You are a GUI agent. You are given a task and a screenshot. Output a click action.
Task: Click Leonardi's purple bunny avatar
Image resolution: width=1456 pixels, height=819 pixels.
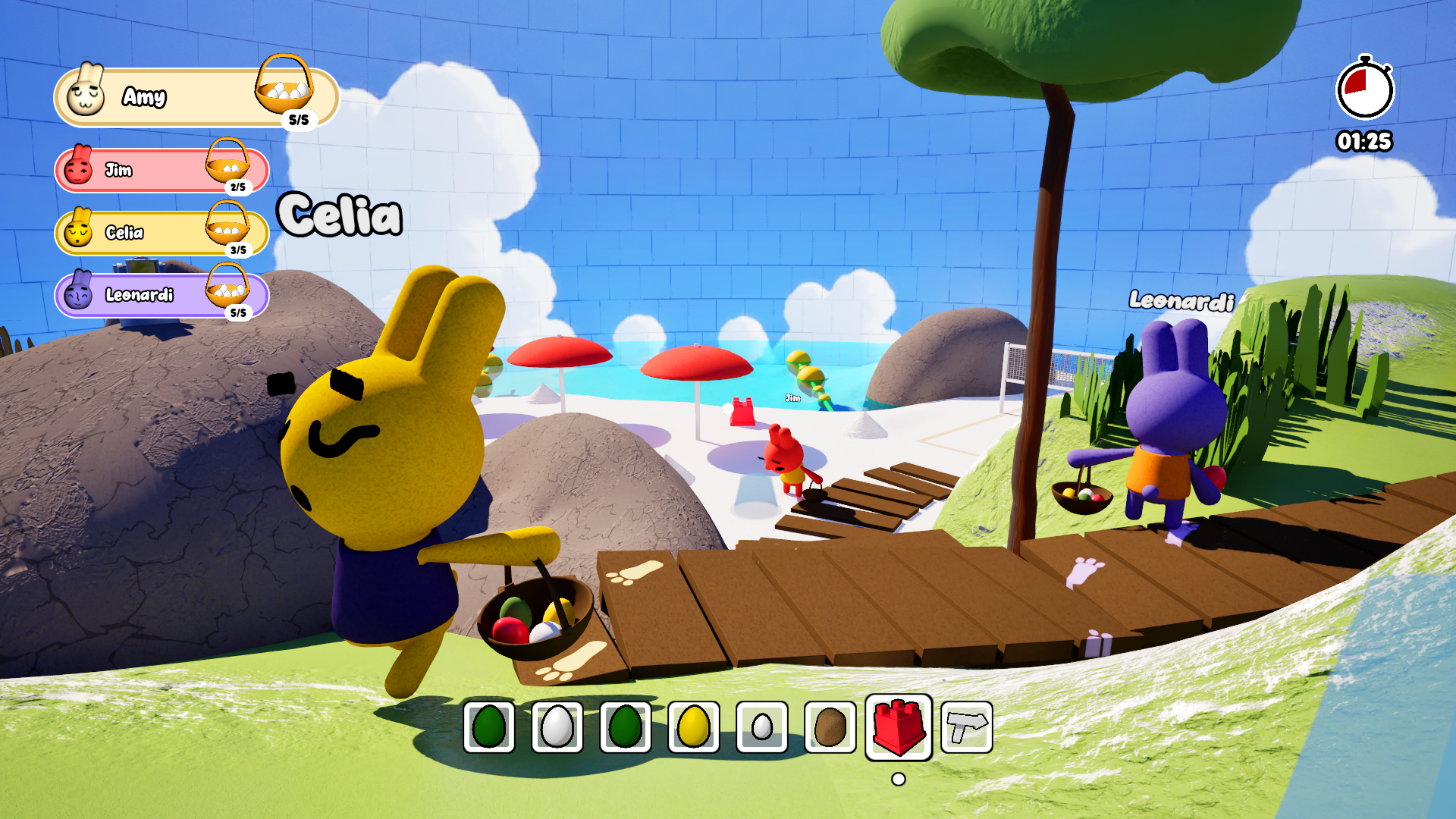[79, 296]
